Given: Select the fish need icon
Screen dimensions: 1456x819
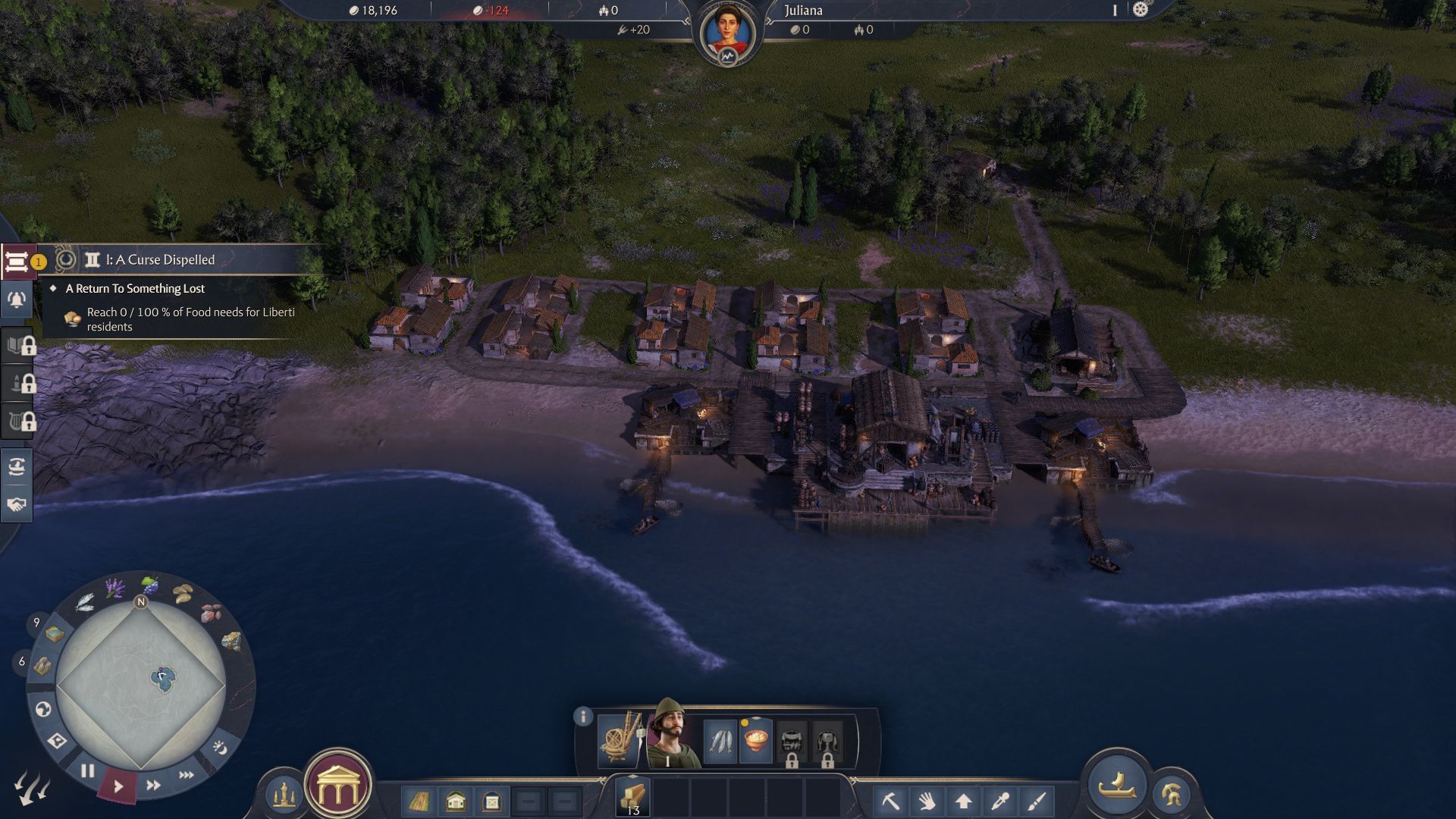Looking at the screenshot, I should click(720, 740).
